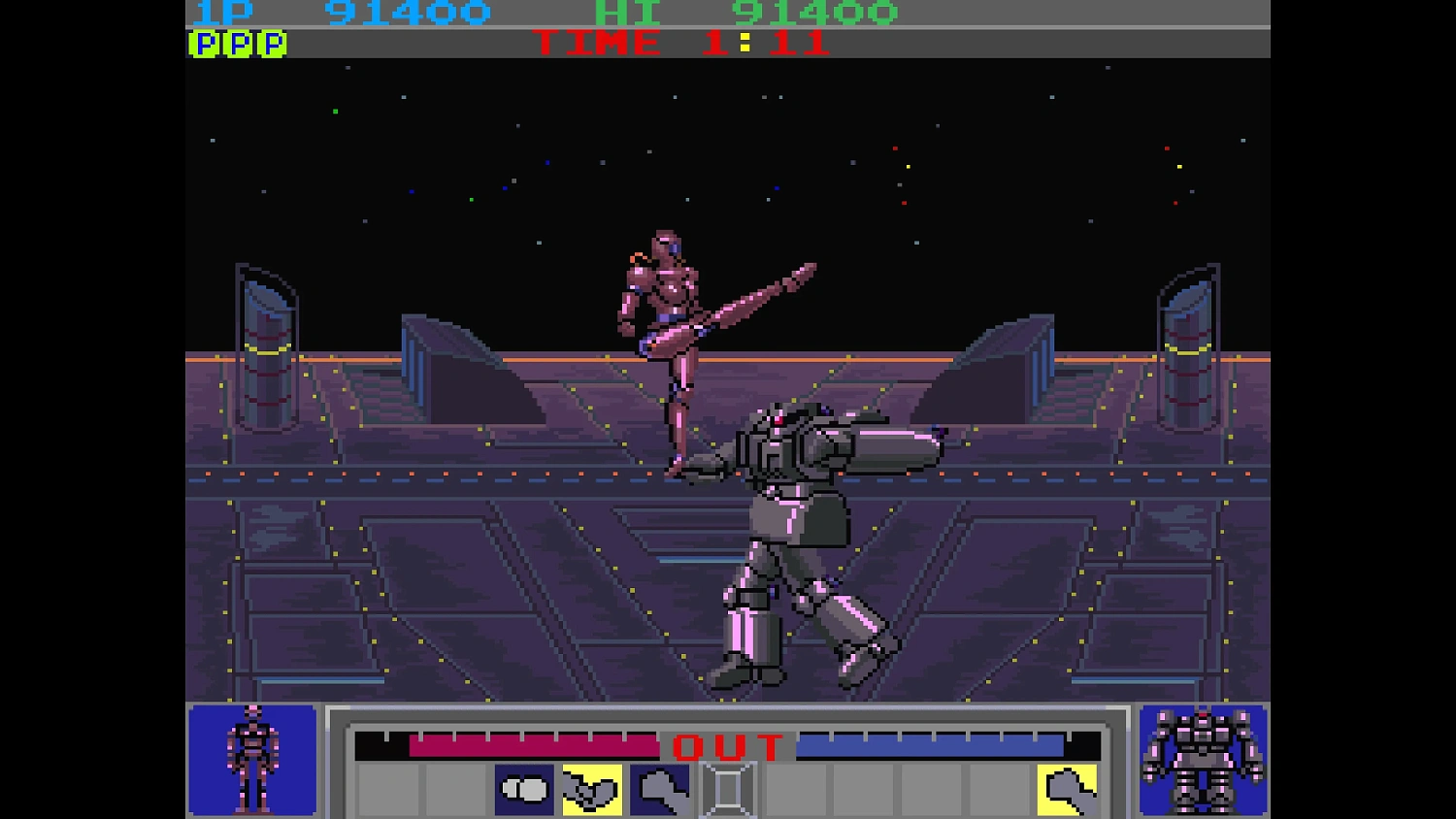This screenshot has width=1456, height=819.
Task: Expand the right opponent robot portrait panel
Action: pos(1204,762)
